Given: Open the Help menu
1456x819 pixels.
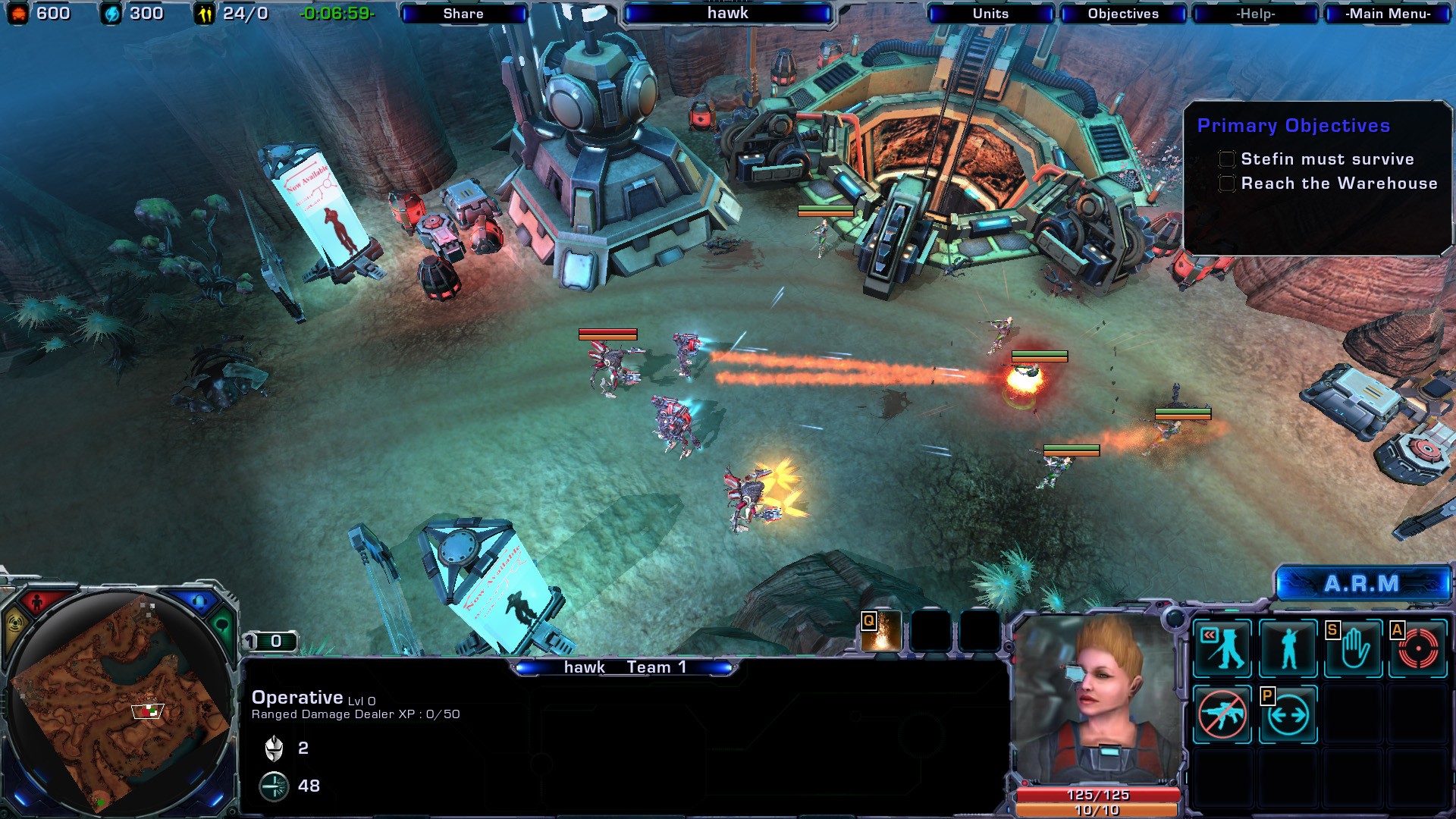Looking at the screenshot, I should [x=1256, y=14].
